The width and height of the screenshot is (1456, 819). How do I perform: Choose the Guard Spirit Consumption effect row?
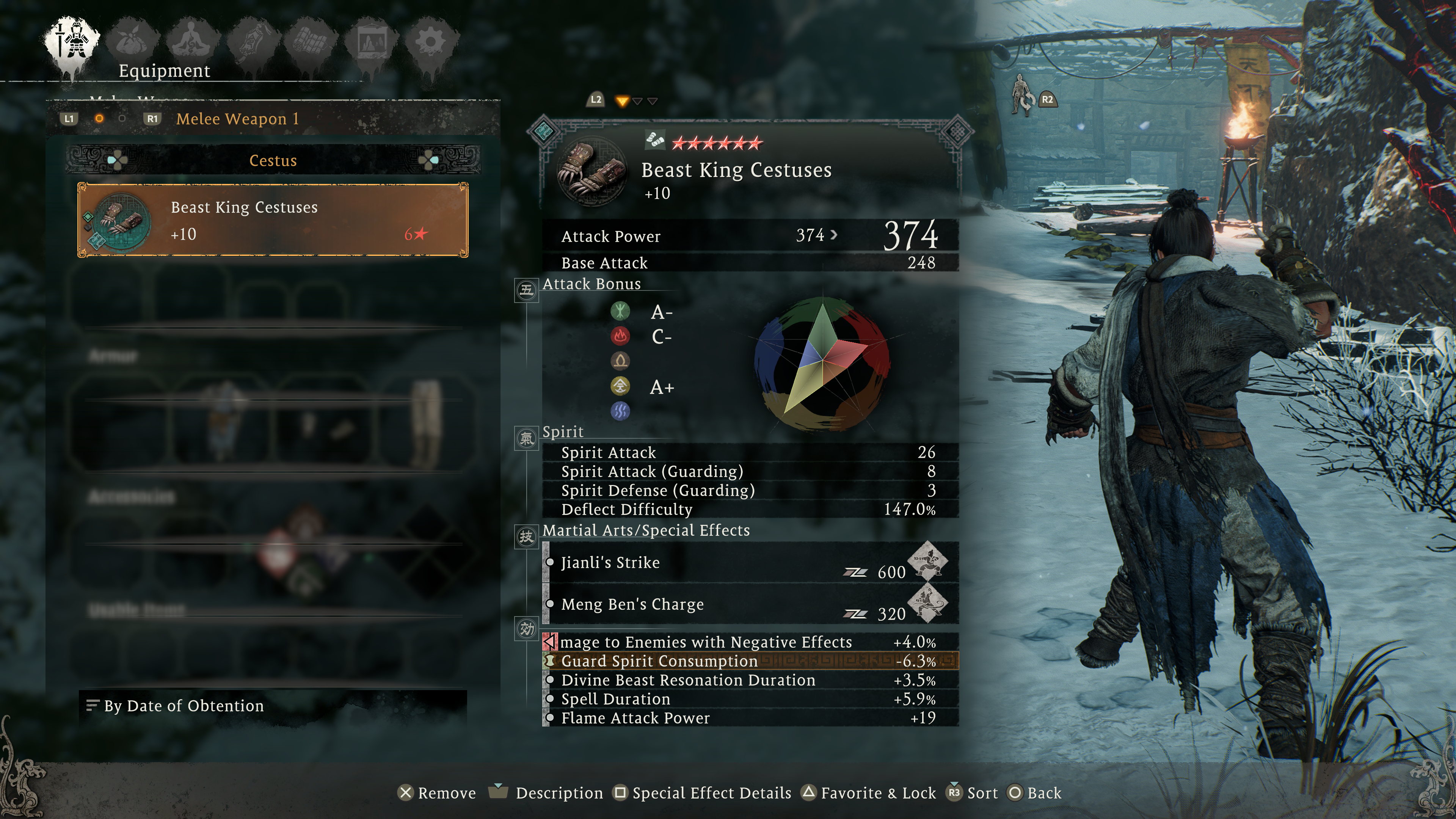point(659,661)
